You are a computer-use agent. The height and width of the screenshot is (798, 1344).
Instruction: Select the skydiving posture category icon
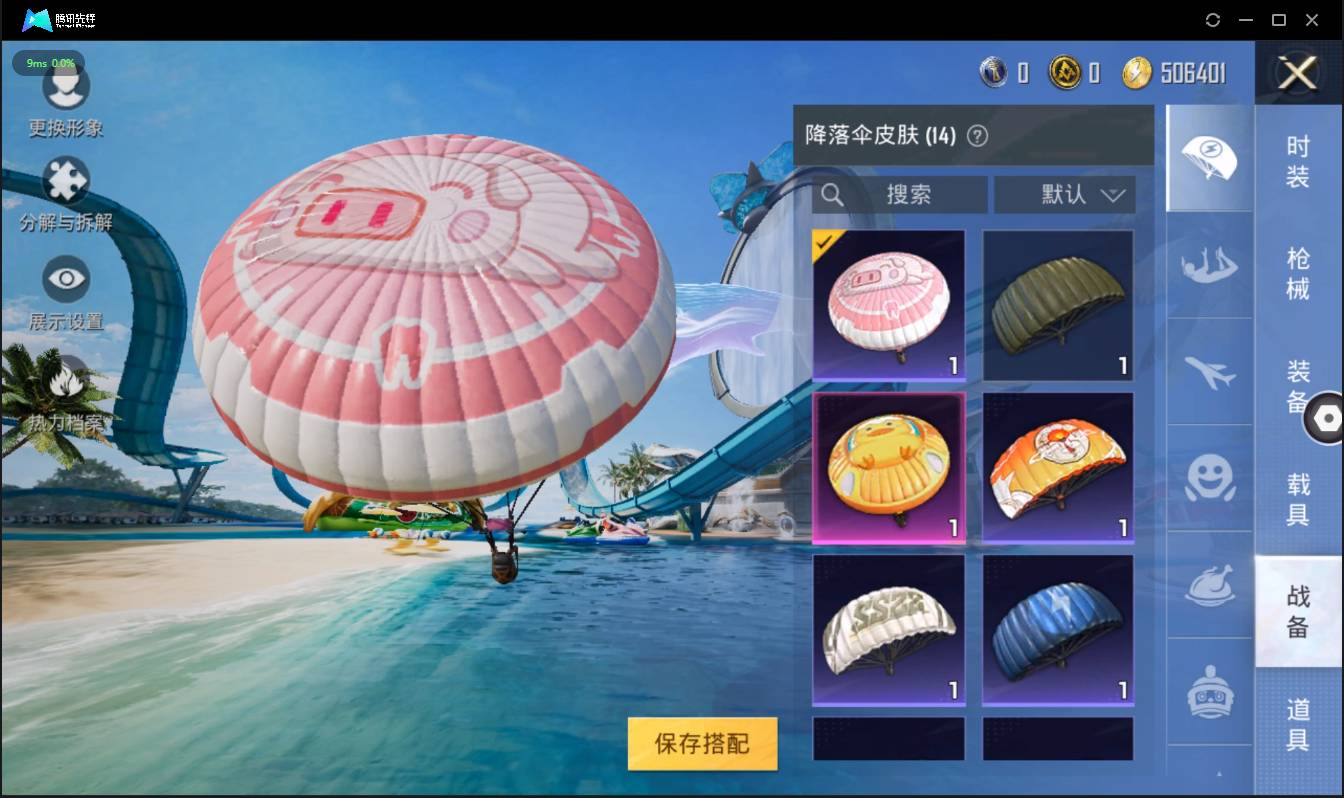coord(1208,265)
